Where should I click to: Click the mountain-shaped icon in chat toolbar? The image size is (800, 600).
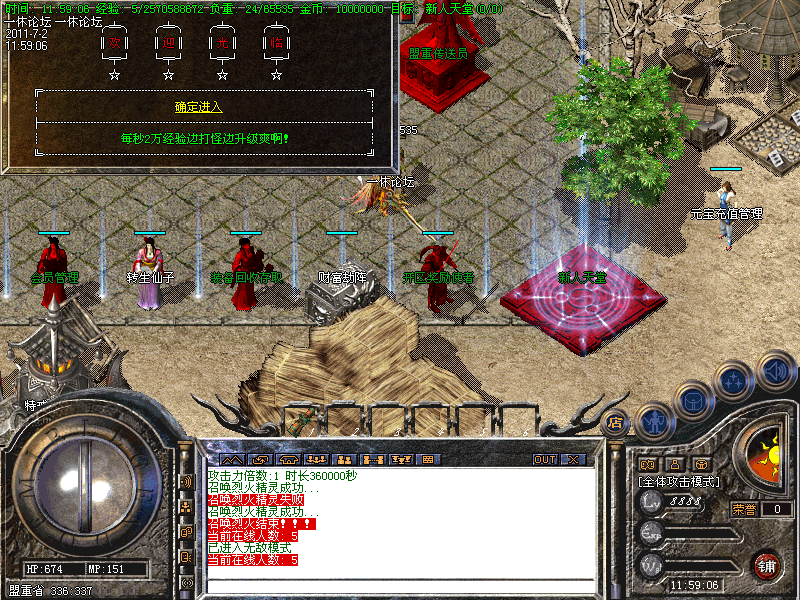(x=231, y=460)
